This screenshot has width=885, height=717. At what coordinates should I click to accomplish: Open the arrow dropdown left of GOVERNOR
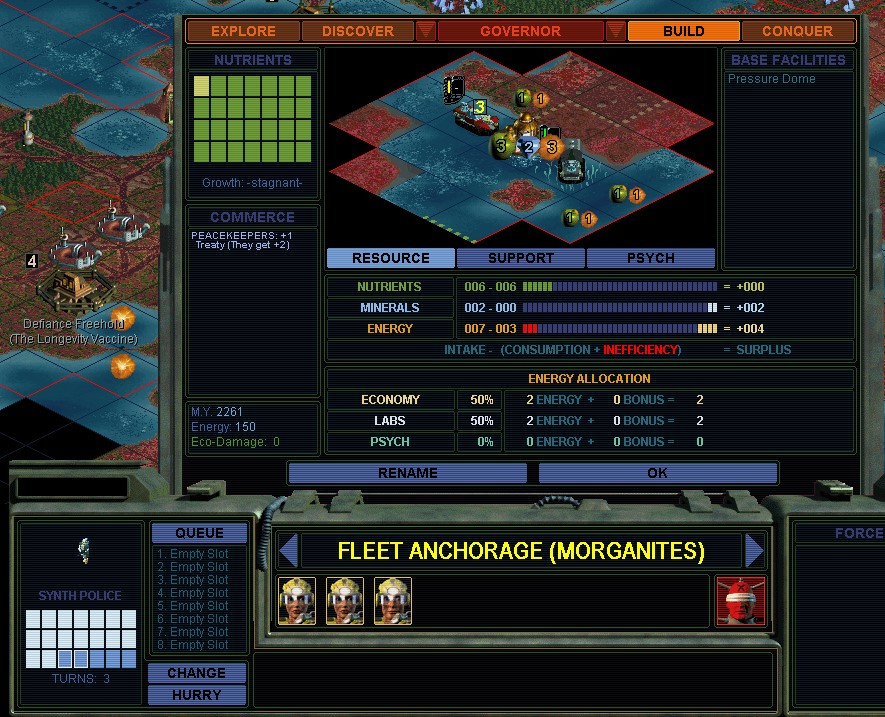click(426, 31)
